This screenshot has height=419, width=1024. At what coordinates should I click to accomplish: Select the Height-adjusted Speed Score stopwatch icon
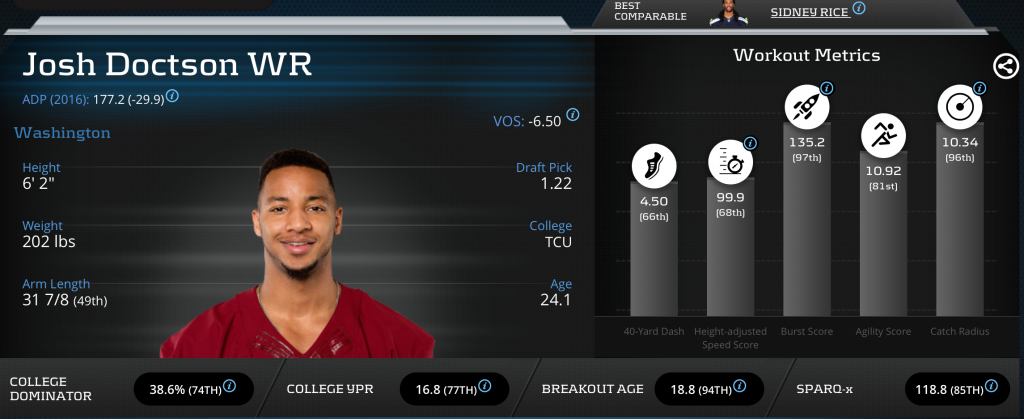[730, 161]
